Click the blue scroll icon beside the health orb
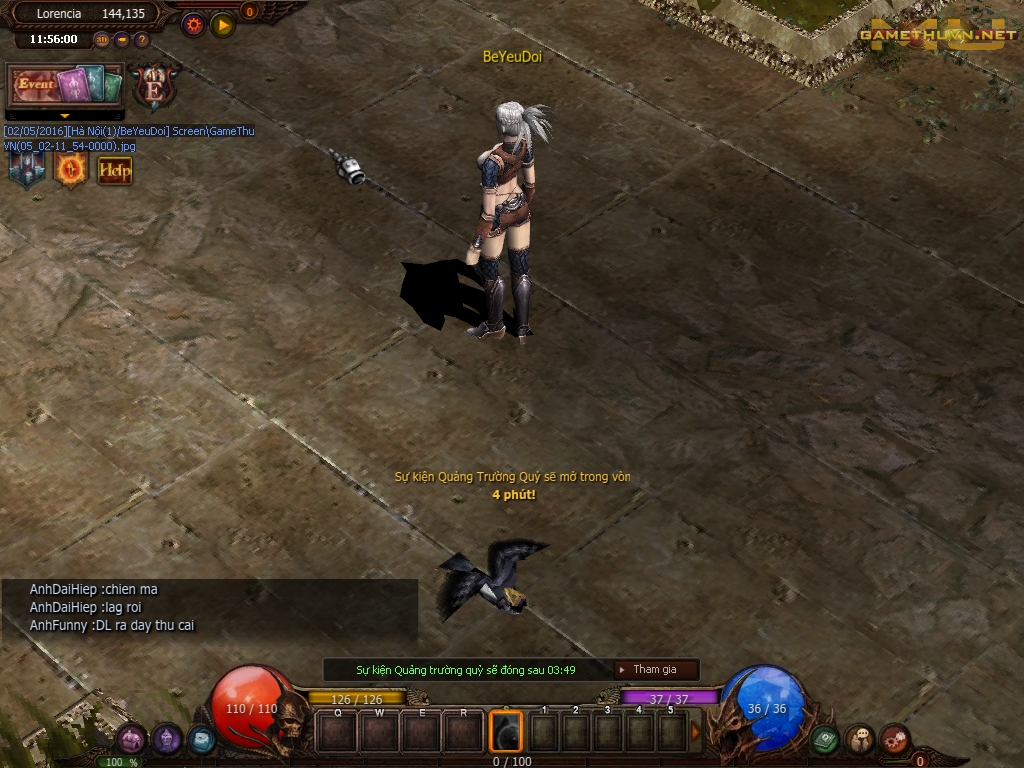The image size is (1024, 768). point(201,740)
